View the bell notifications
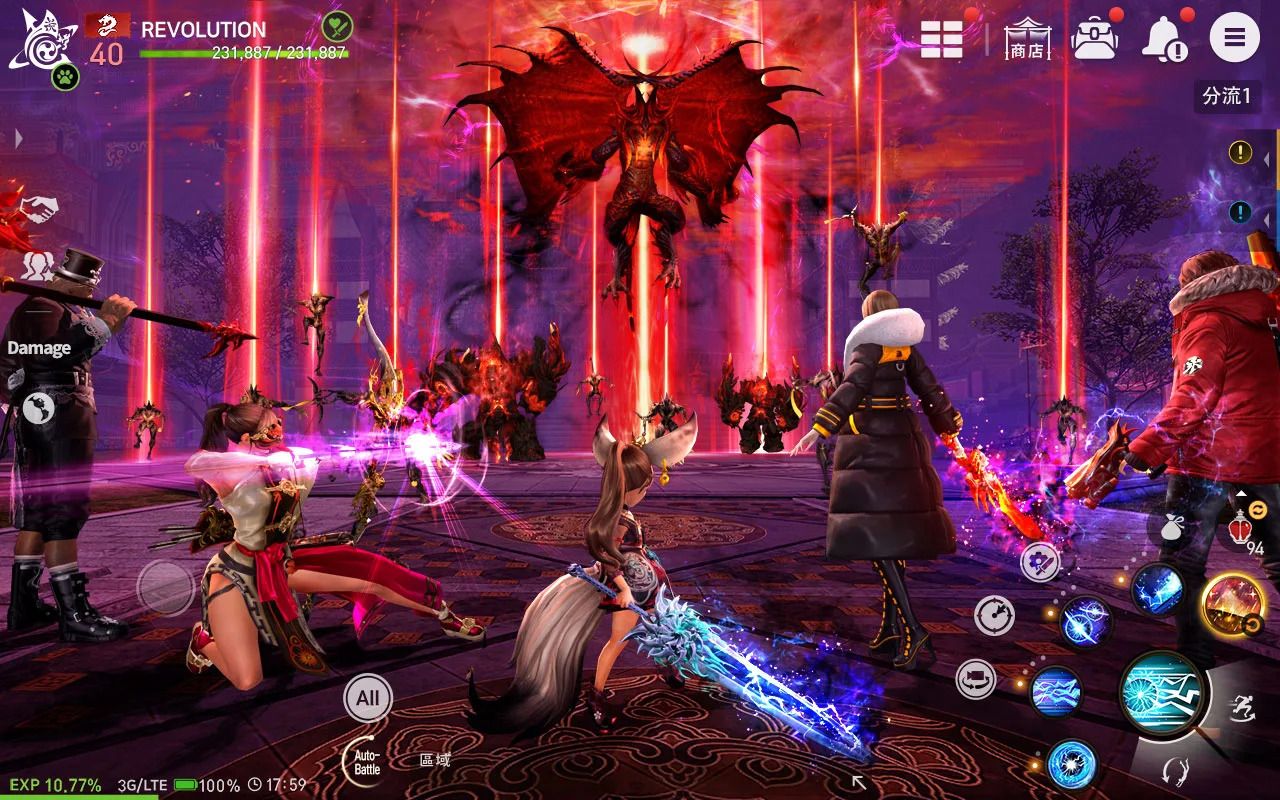 click(1163, 40)
